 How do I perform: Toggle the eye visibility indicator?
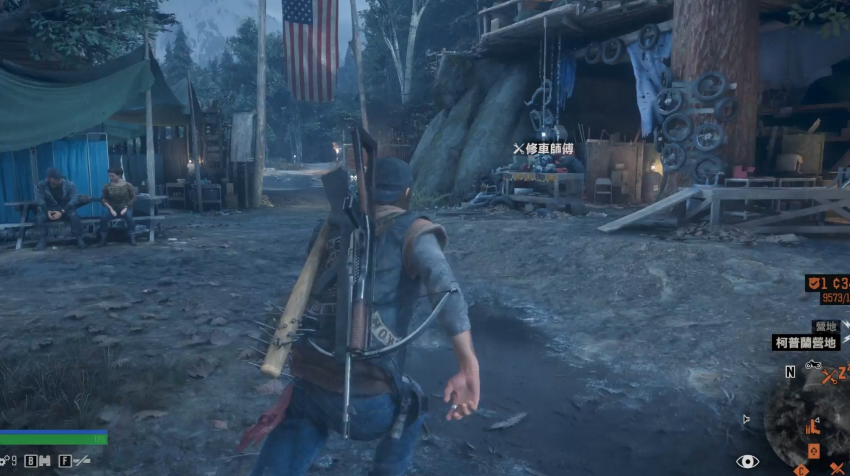coord(747,461)
